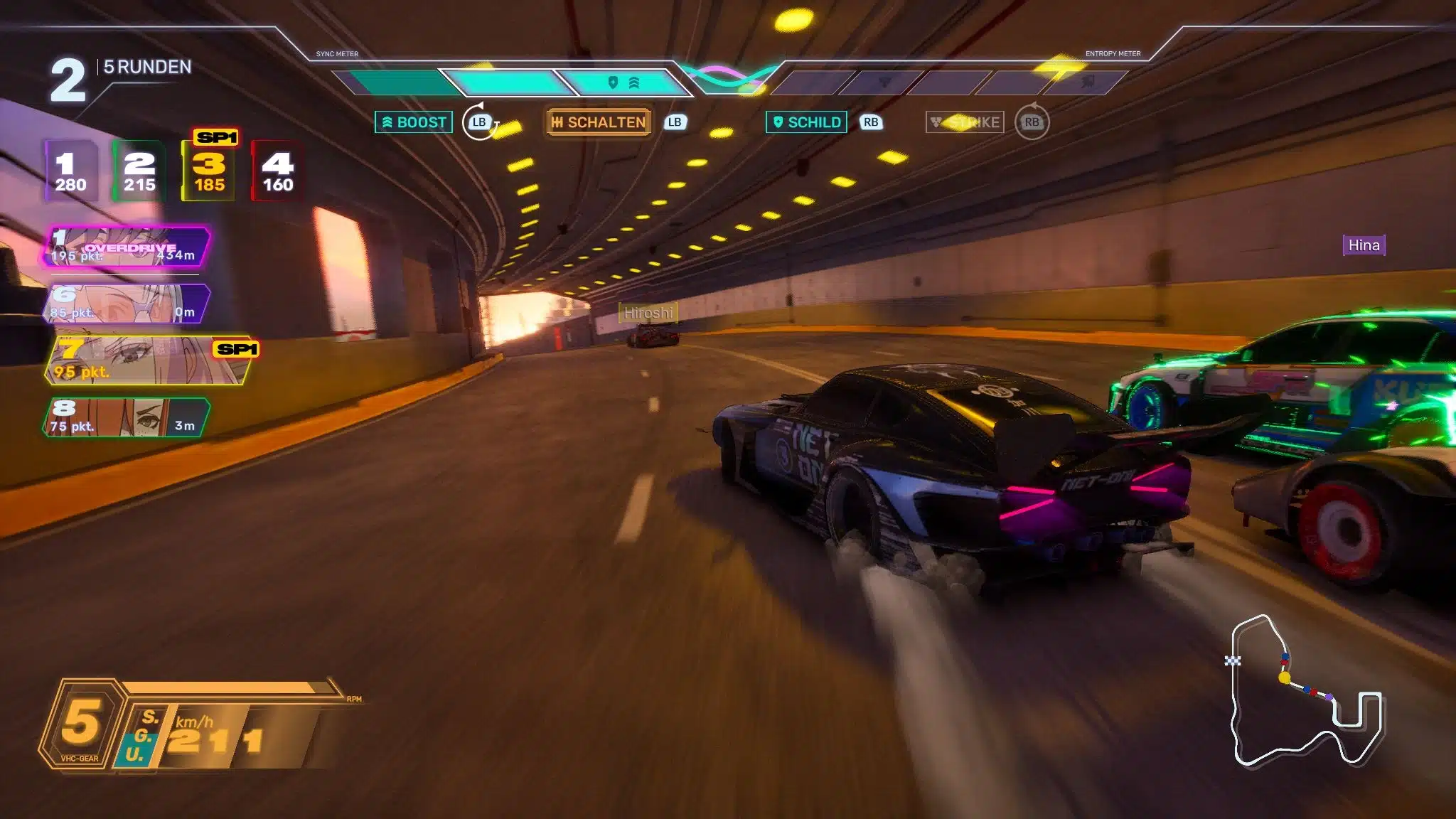The height and width of the screenshot is (819, 1456).
Task: Activate the SCHILD ability label
Action: click(806, 122)
